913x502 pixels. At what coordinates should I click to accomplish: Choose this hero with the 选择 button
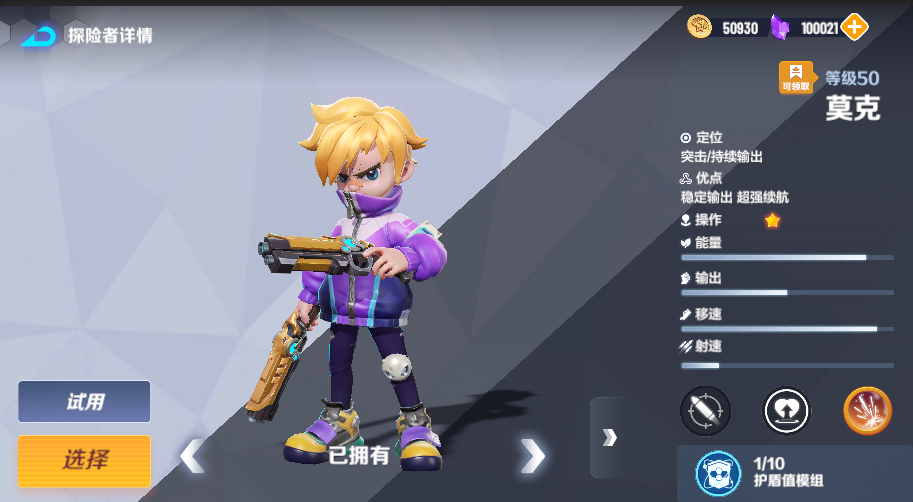point(84,460)
